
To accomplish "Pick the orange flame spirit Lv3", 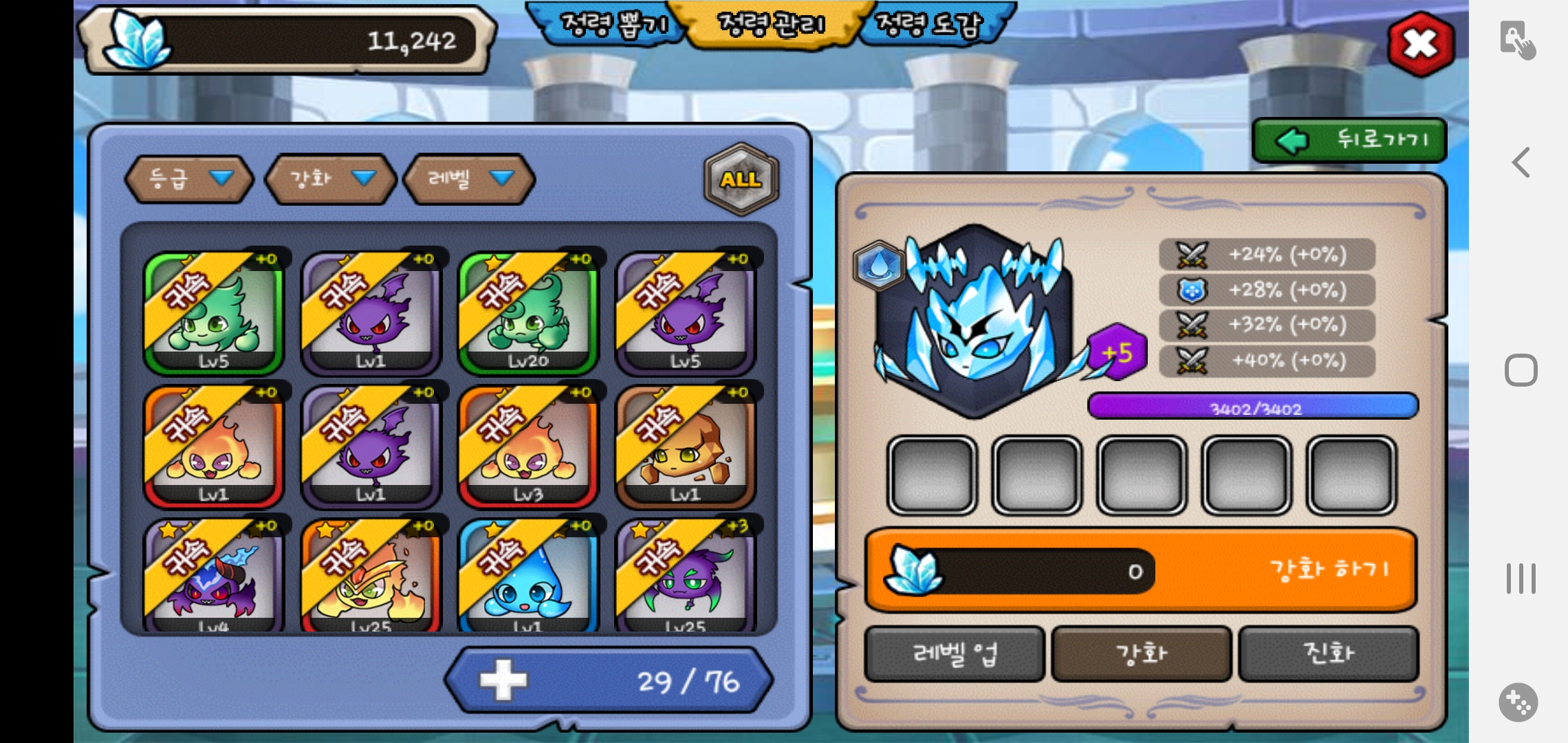I will click(x=528, y=447).
